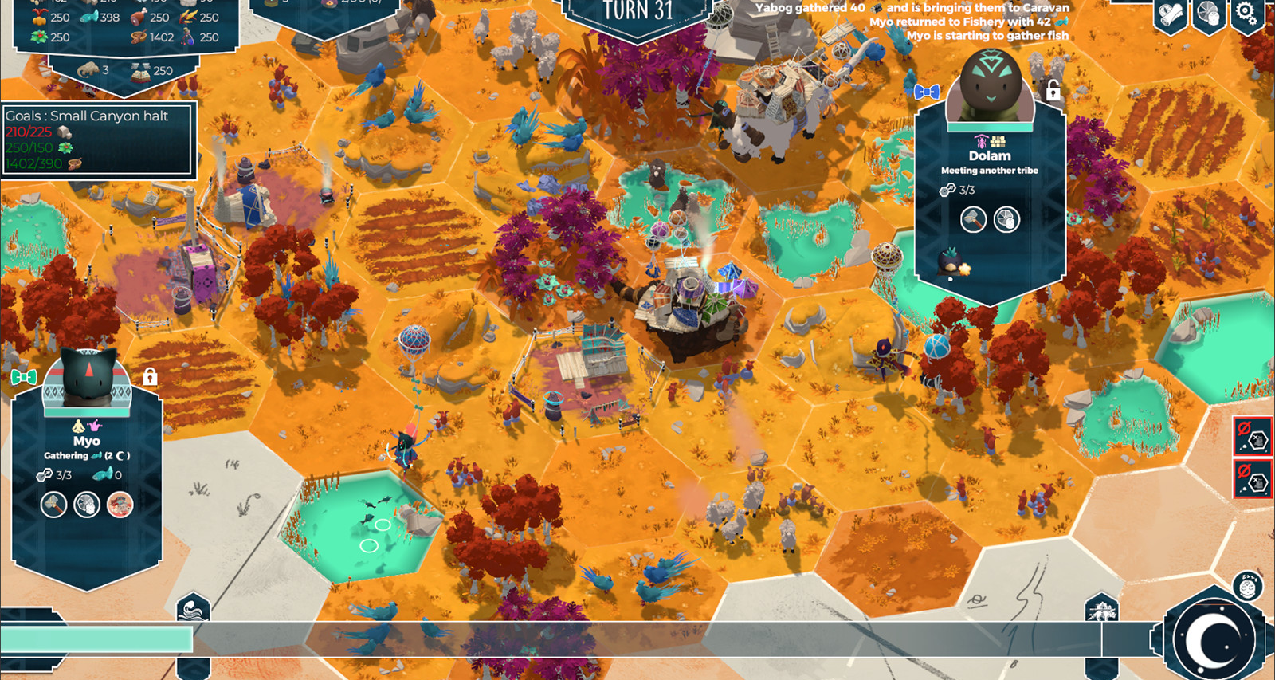This screenshot has height=680, width=1275.
Task: Select the red fishery icon on Myo's card
Action: 120,504
